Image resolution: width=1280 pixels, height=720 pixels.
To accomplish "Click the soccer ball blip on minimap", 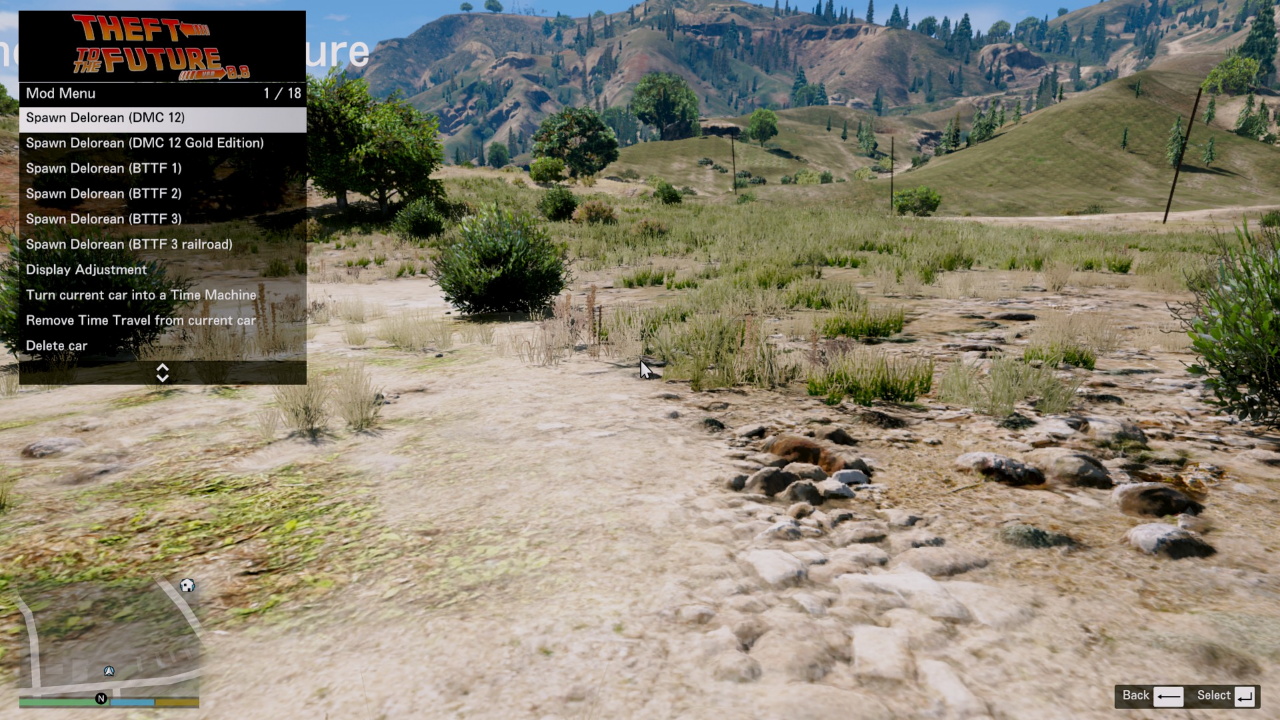I will [187, 585].
